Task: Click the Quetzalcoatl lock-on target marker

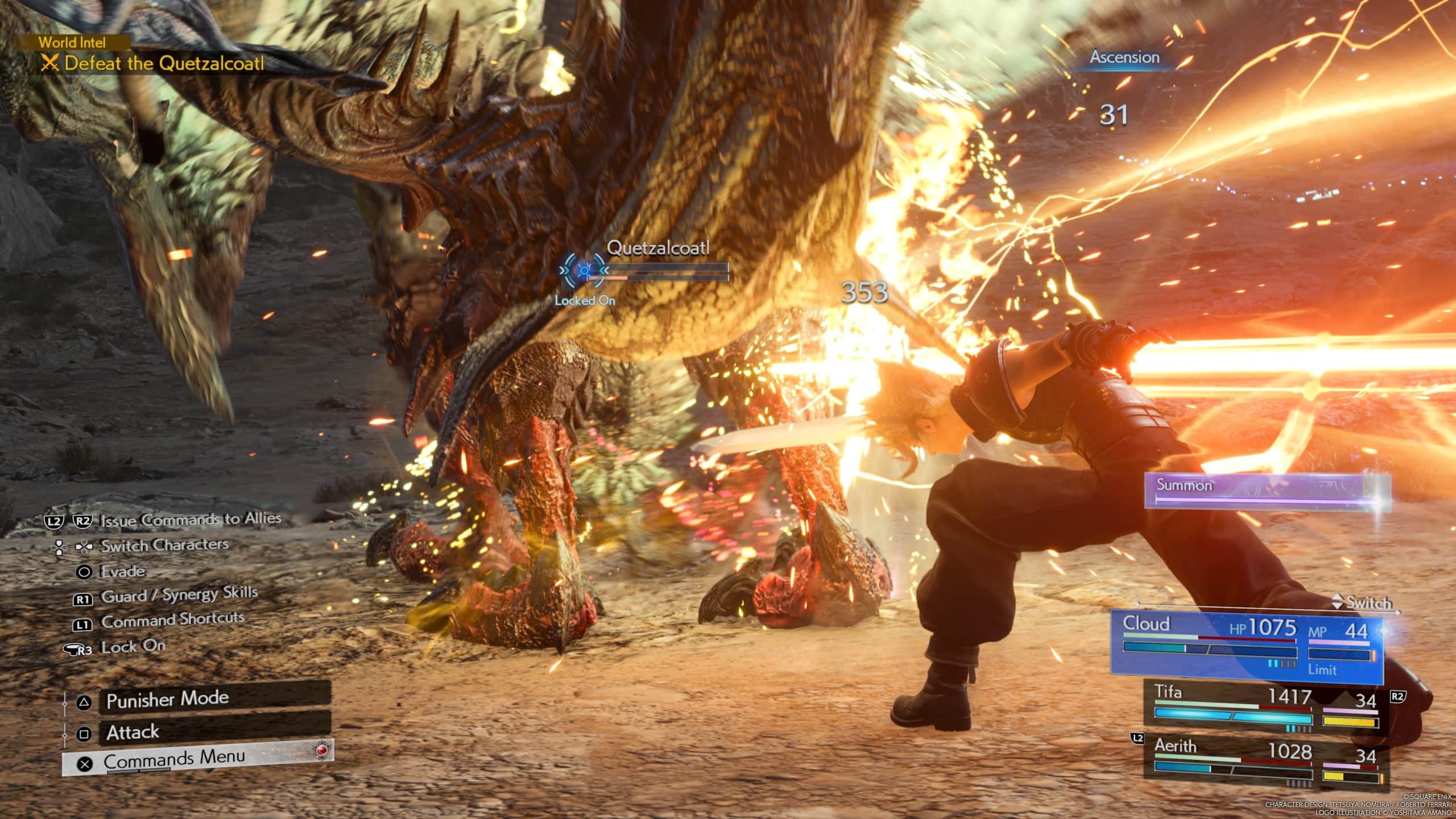Action: (584, 270)
